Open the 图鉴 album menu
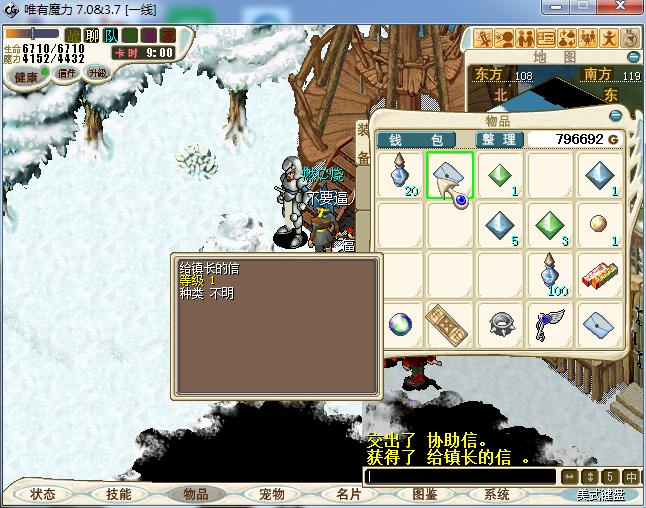 423,494
